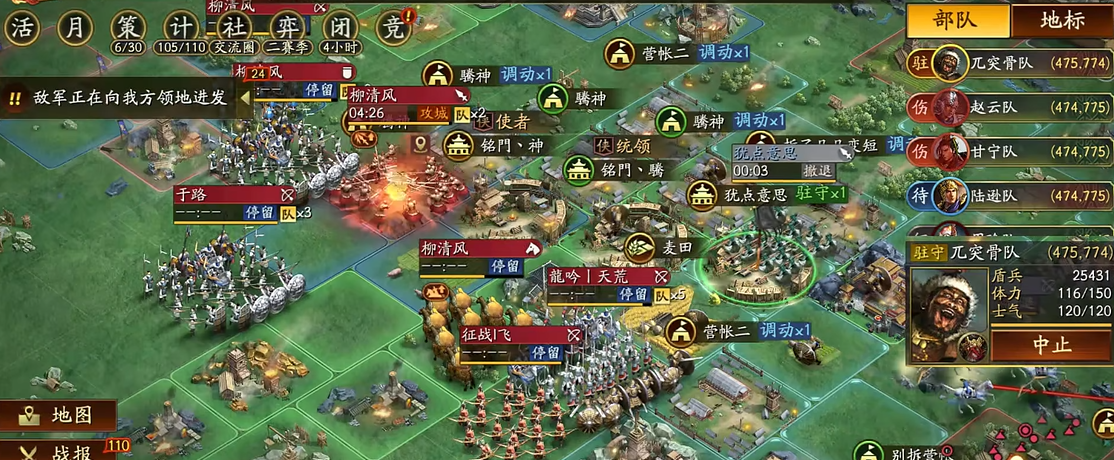Open the 活 round menu icon

21,28
